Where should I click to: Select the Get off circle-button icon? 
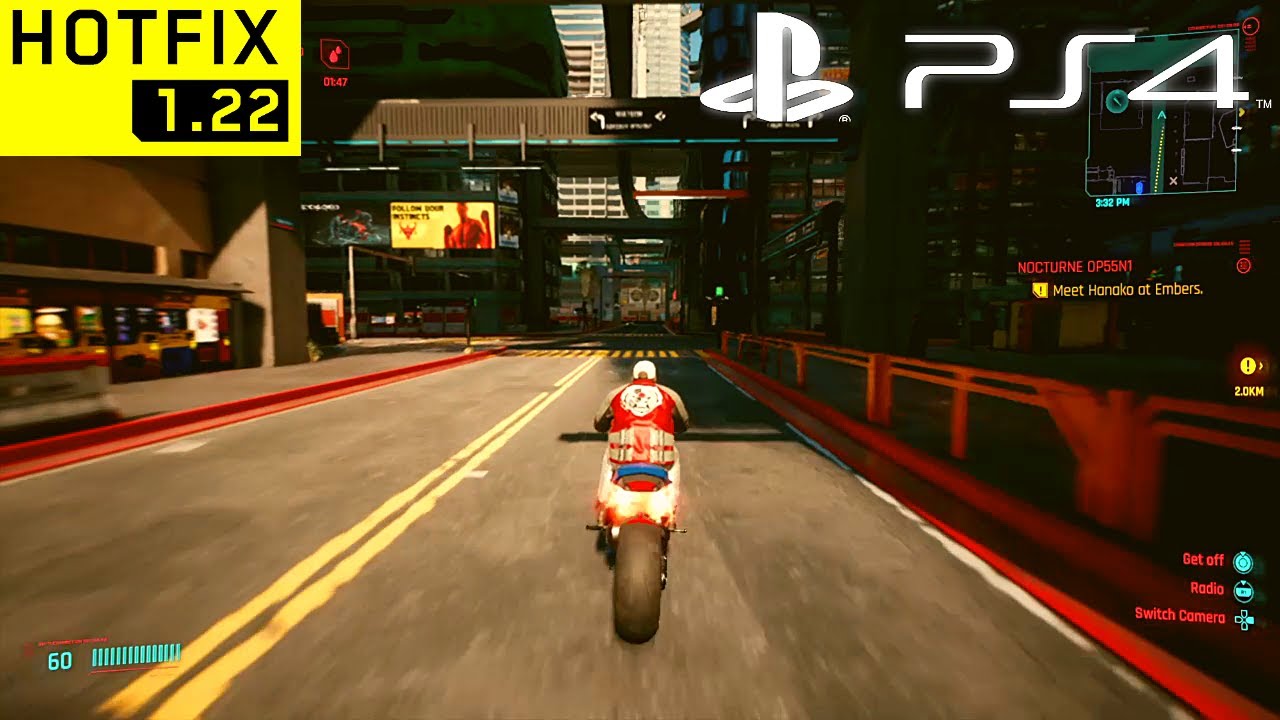[x=1243, y=561]
